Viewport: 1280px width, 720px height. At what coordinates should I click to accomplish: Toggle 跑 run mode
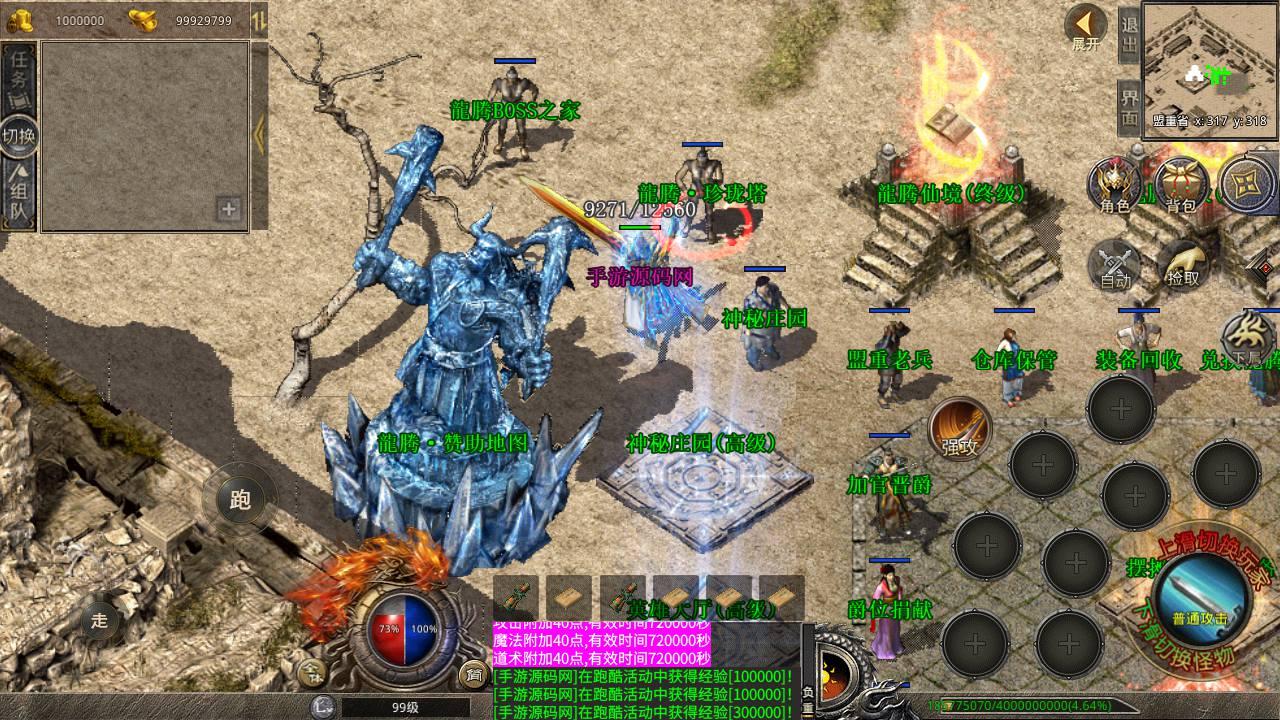click(x=240, y=500)
